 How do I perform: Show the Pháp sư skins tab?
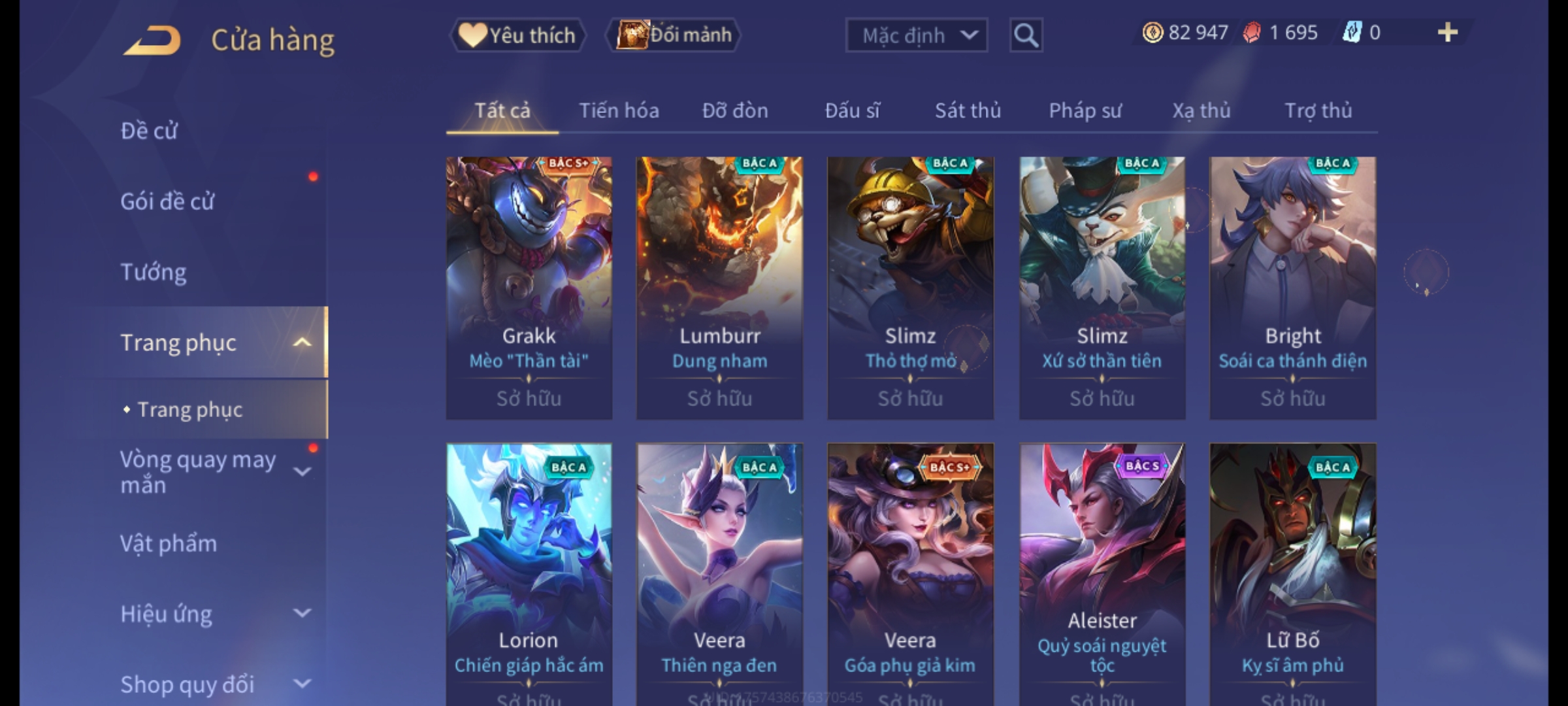(x=1085, y=111)
